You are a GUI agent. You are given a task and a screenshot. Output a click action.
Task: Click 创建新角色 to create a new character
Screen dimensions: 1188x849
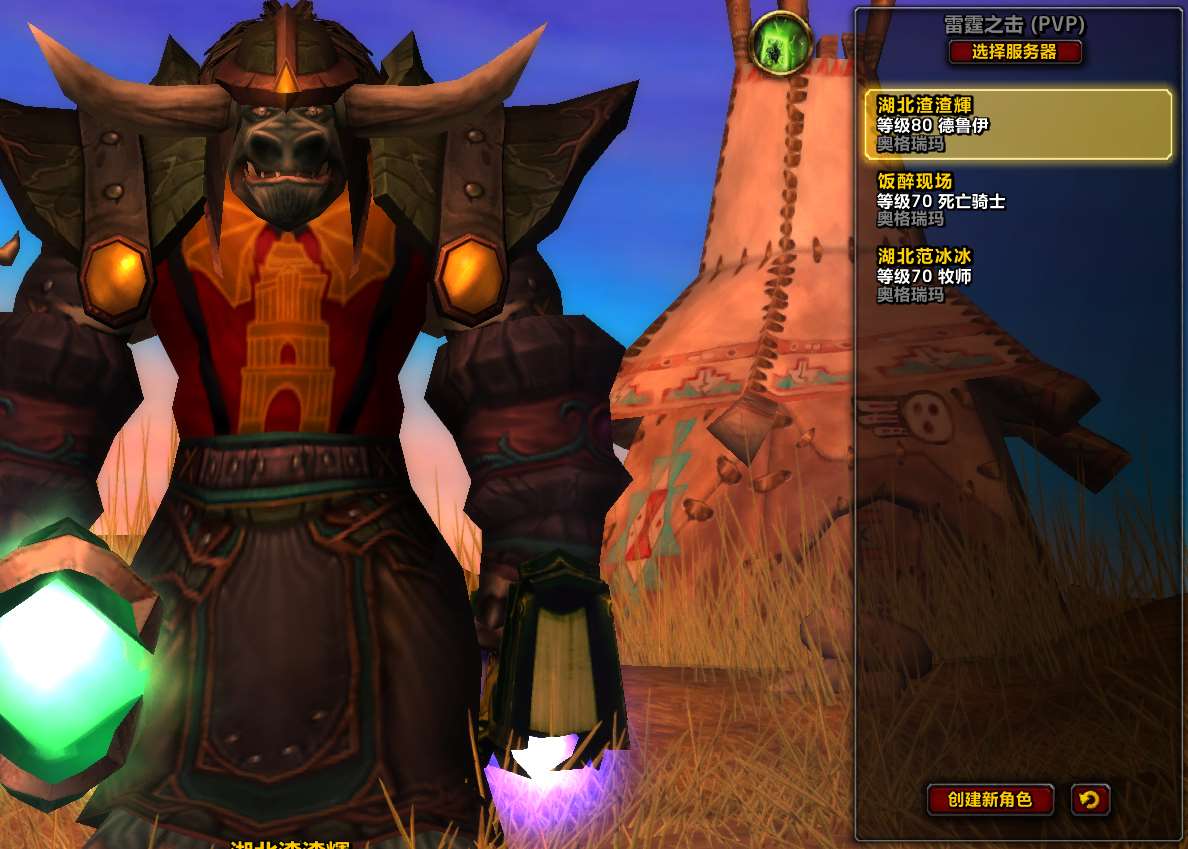pyautogui.click(x=990, y=799)
